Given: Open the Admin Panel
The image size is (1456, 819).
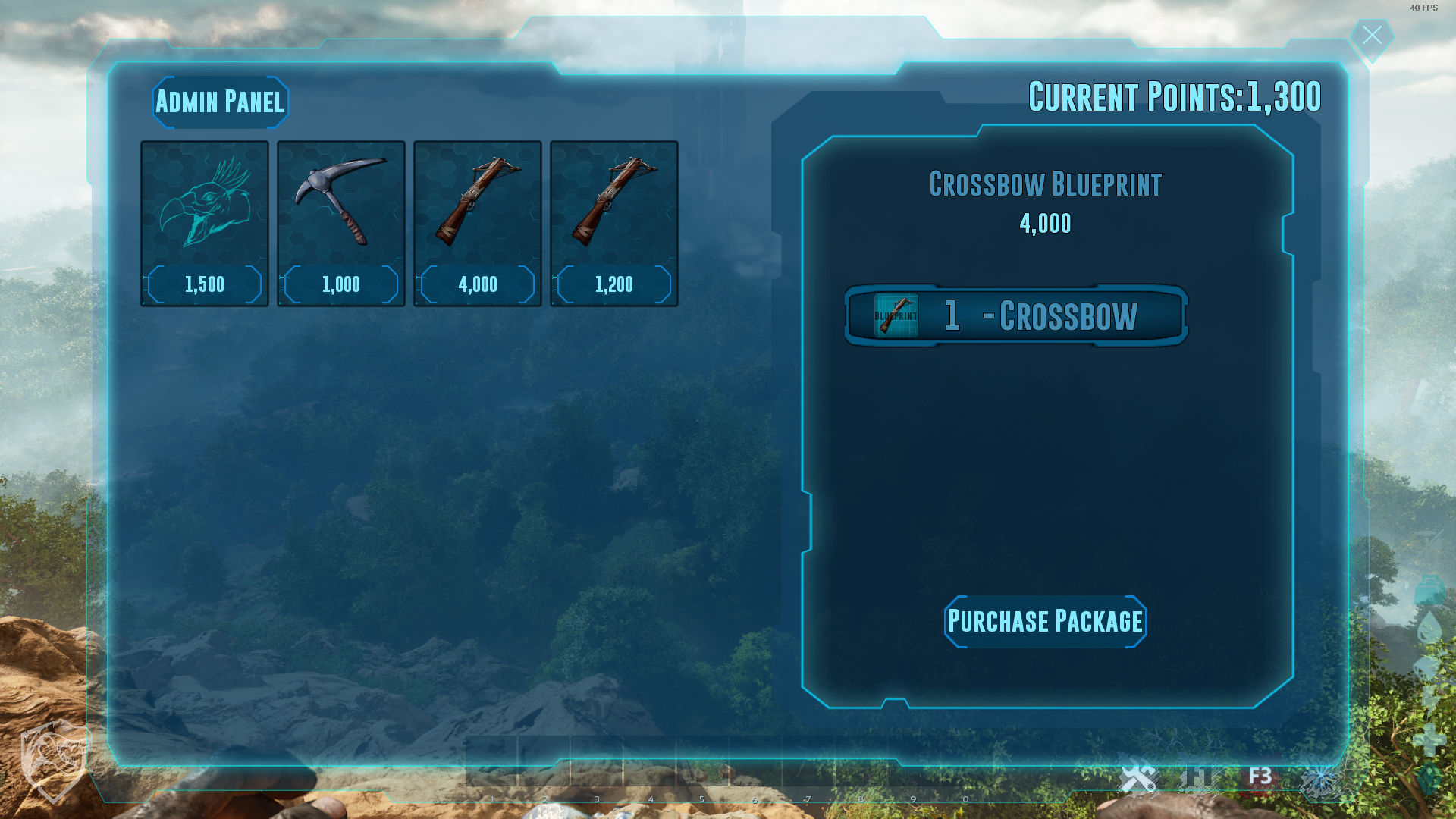Looking at the screenshot, I should click(220, 102).
